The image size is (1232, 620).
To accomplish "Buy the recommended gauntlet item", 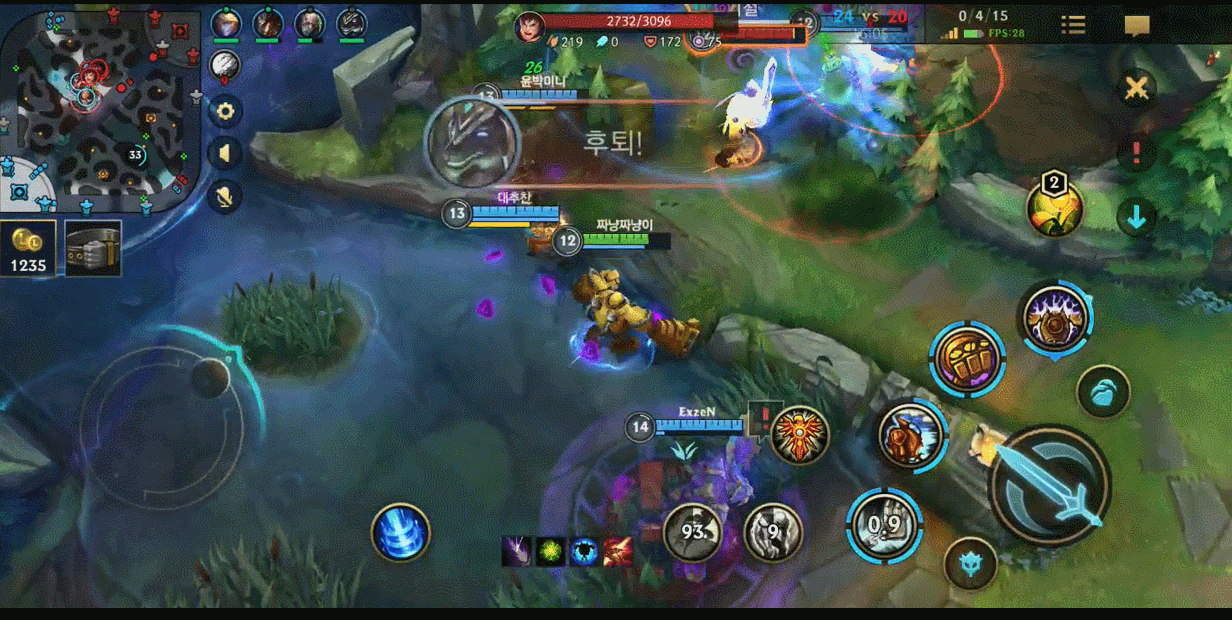I will [x=93, y=248].
